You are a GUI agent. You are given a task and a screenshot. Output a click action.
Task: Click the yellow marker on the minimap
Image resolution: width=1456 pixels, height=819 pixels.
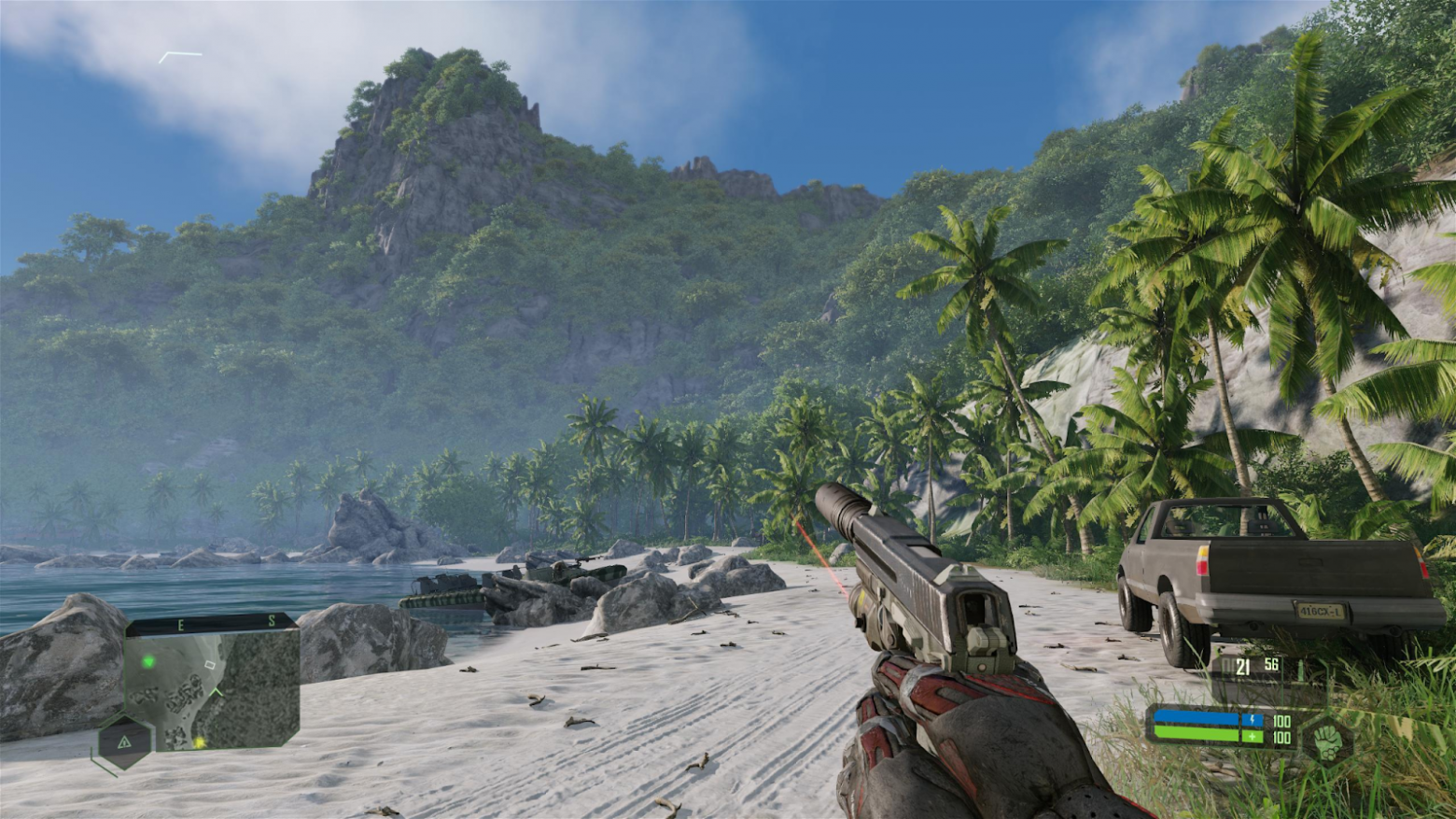pos(199,742)
